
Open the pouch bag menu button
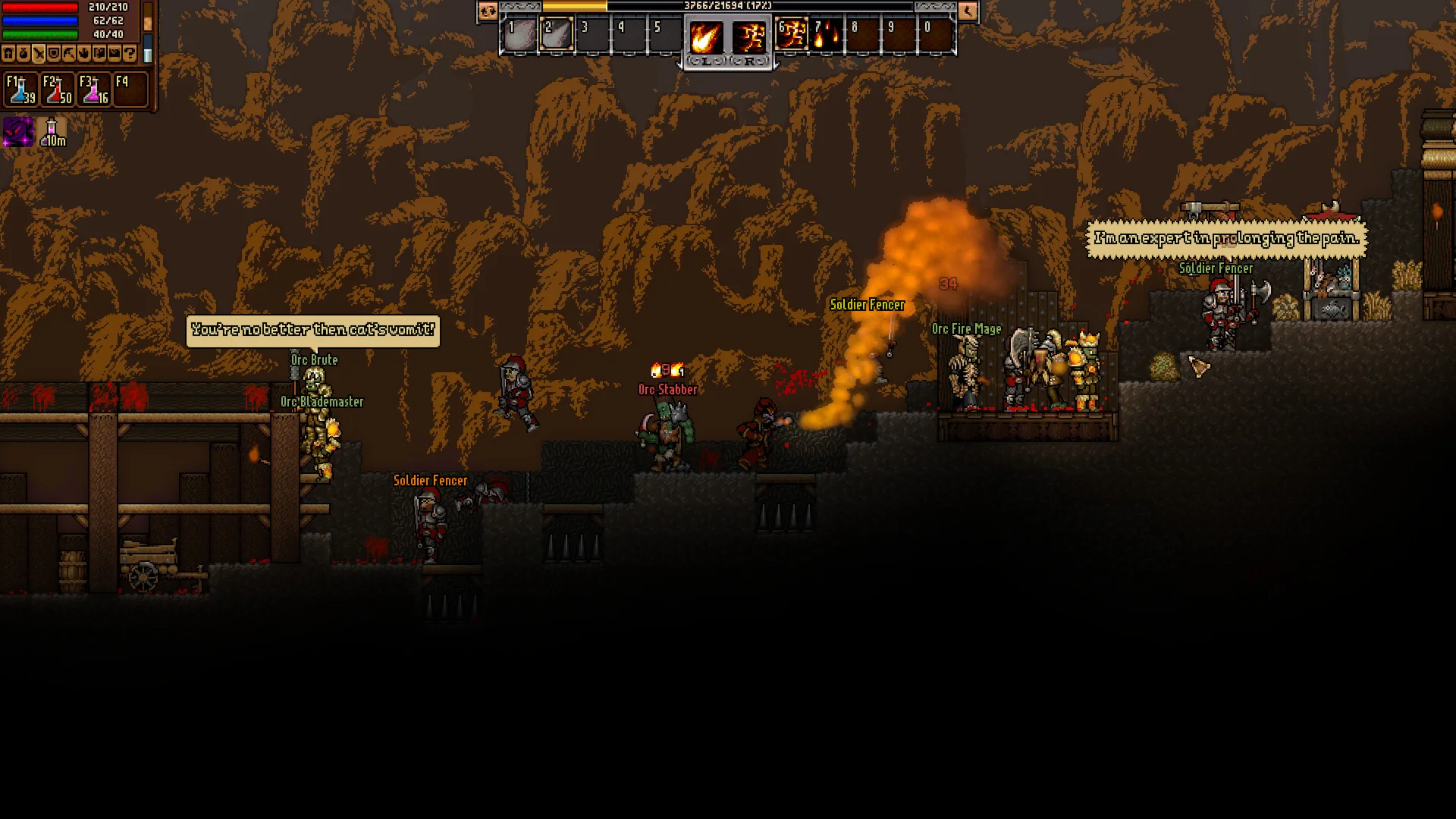click(x=24, y=54)
